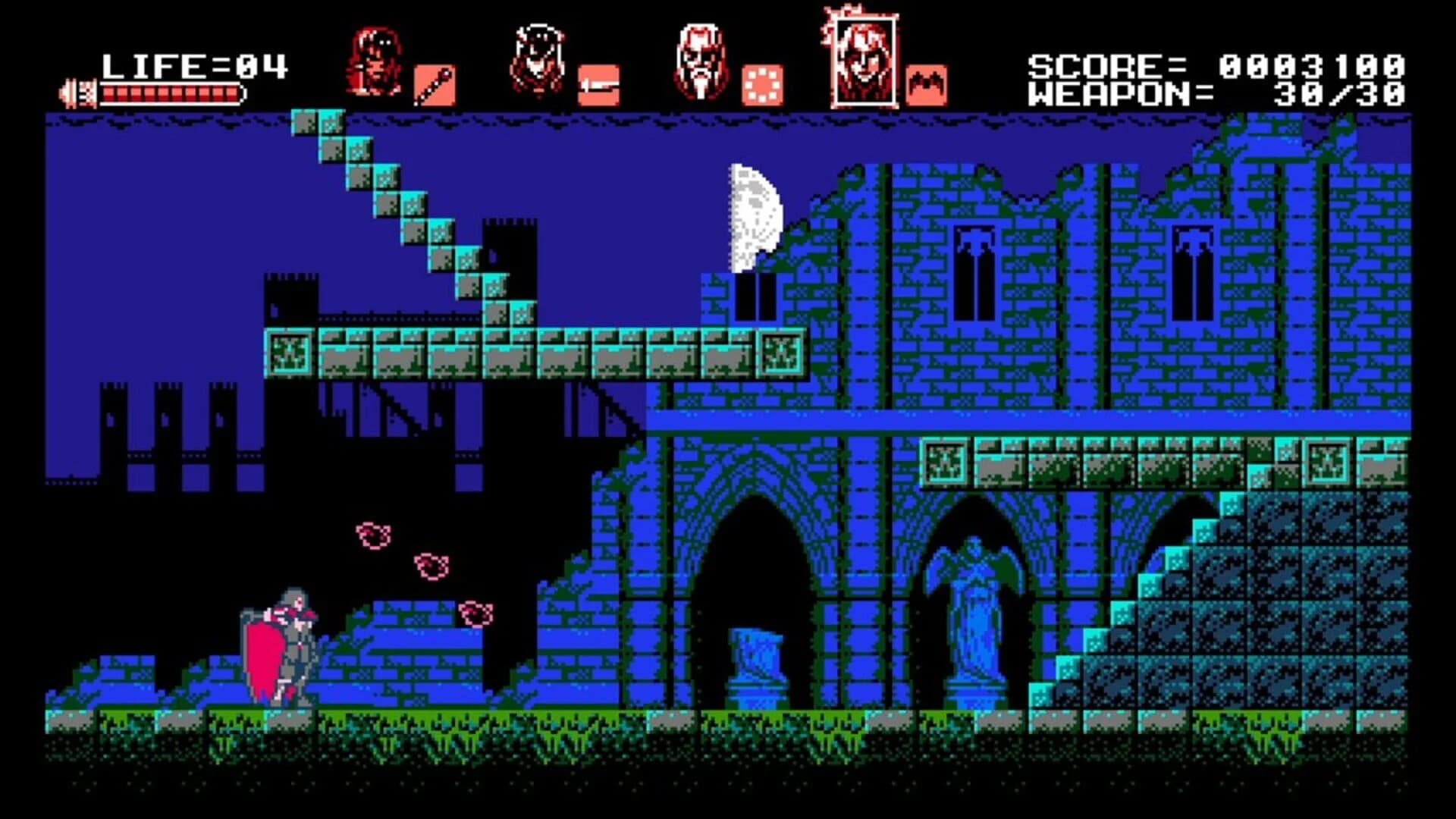This screenshot has width=1456, height=819.
Task: Click the red life gauge bar
Action: [174, 93]
